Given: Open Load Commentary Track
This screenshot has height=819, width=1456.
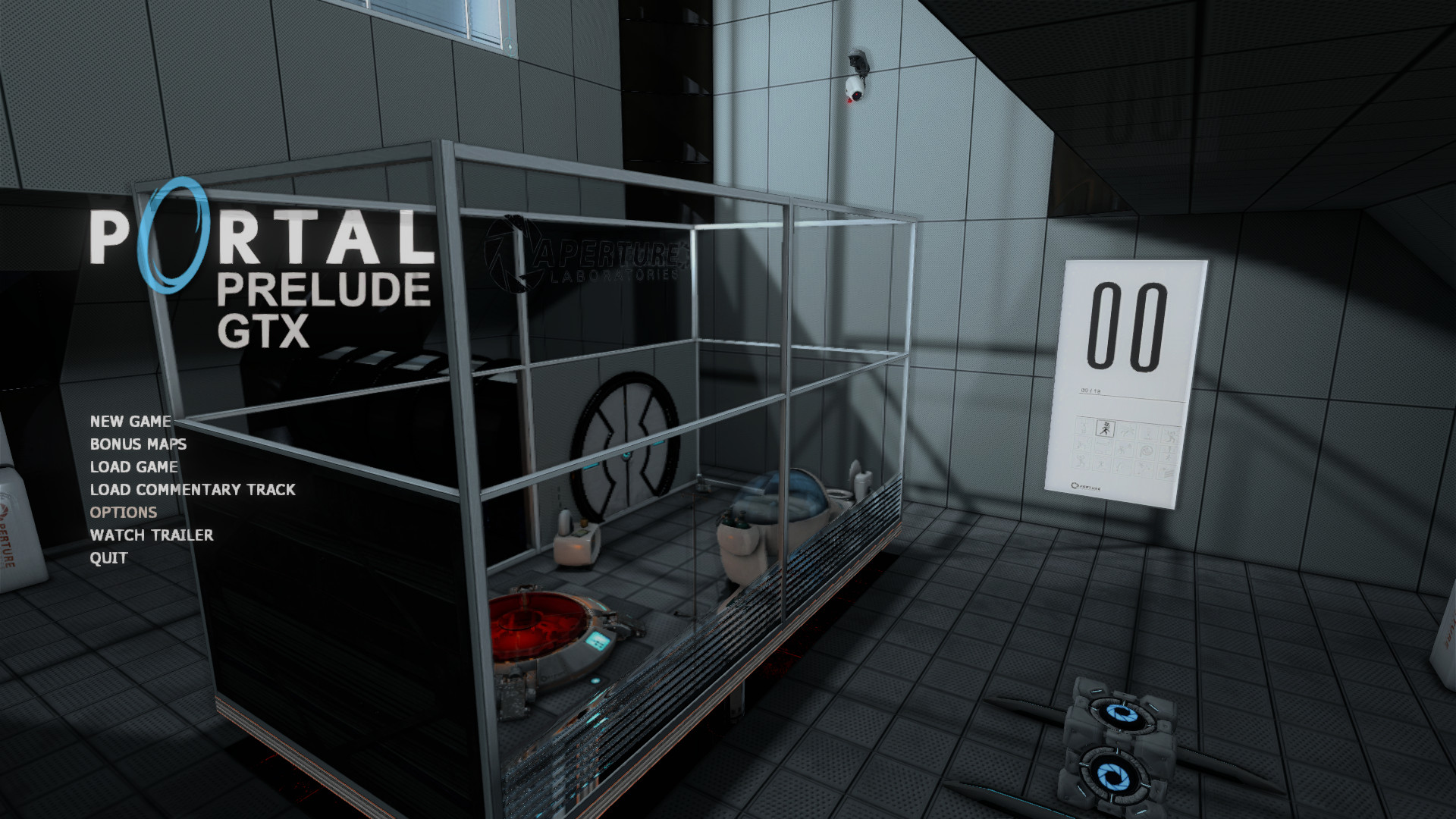Looking at the screenshot, I should 193,490.
